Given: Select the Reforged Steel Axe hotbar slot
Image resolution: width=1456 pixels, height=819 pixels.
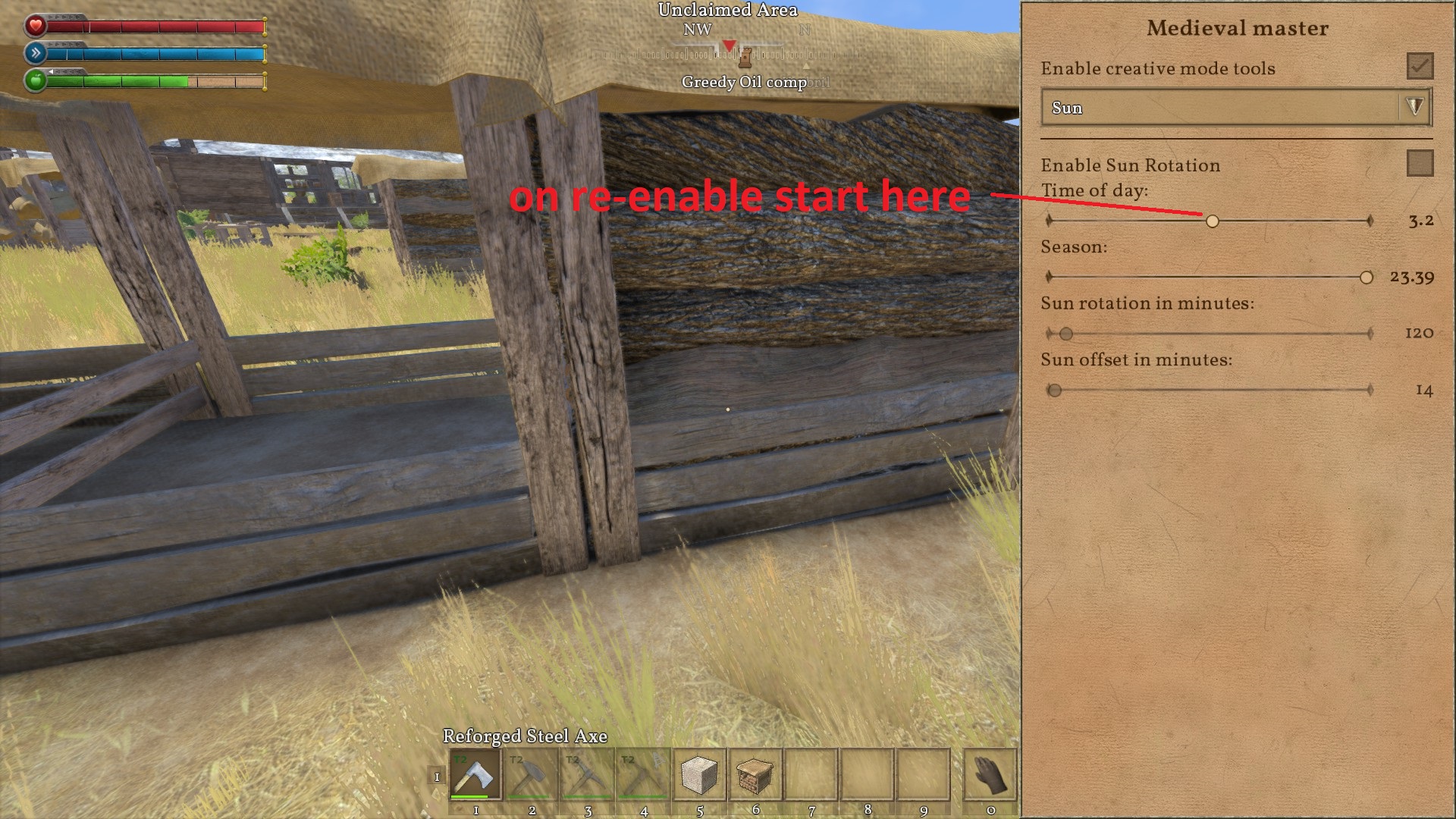Looking at the screenshot, I should point(475,774).
